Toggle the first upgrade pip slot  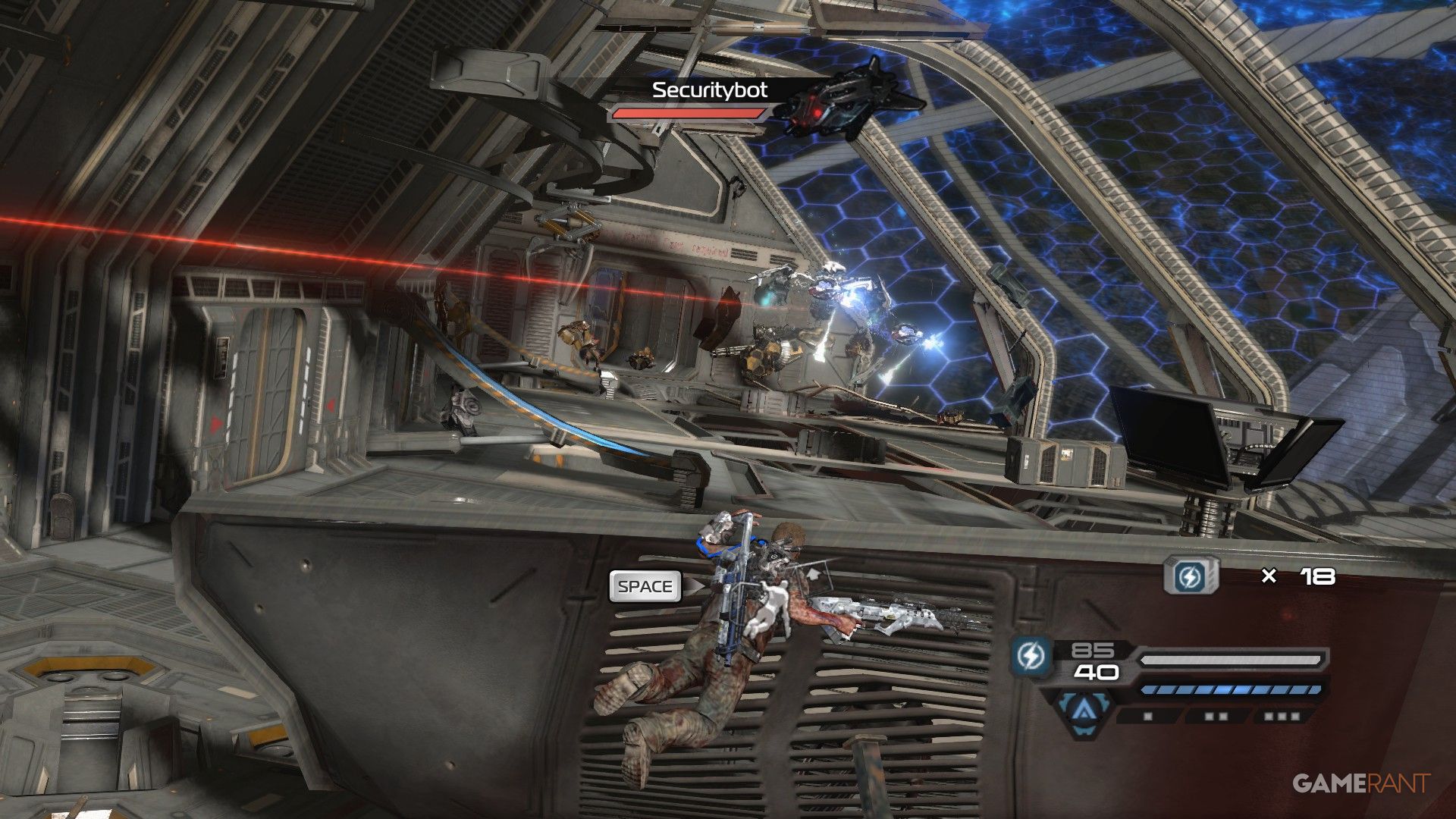(1147, 715)
